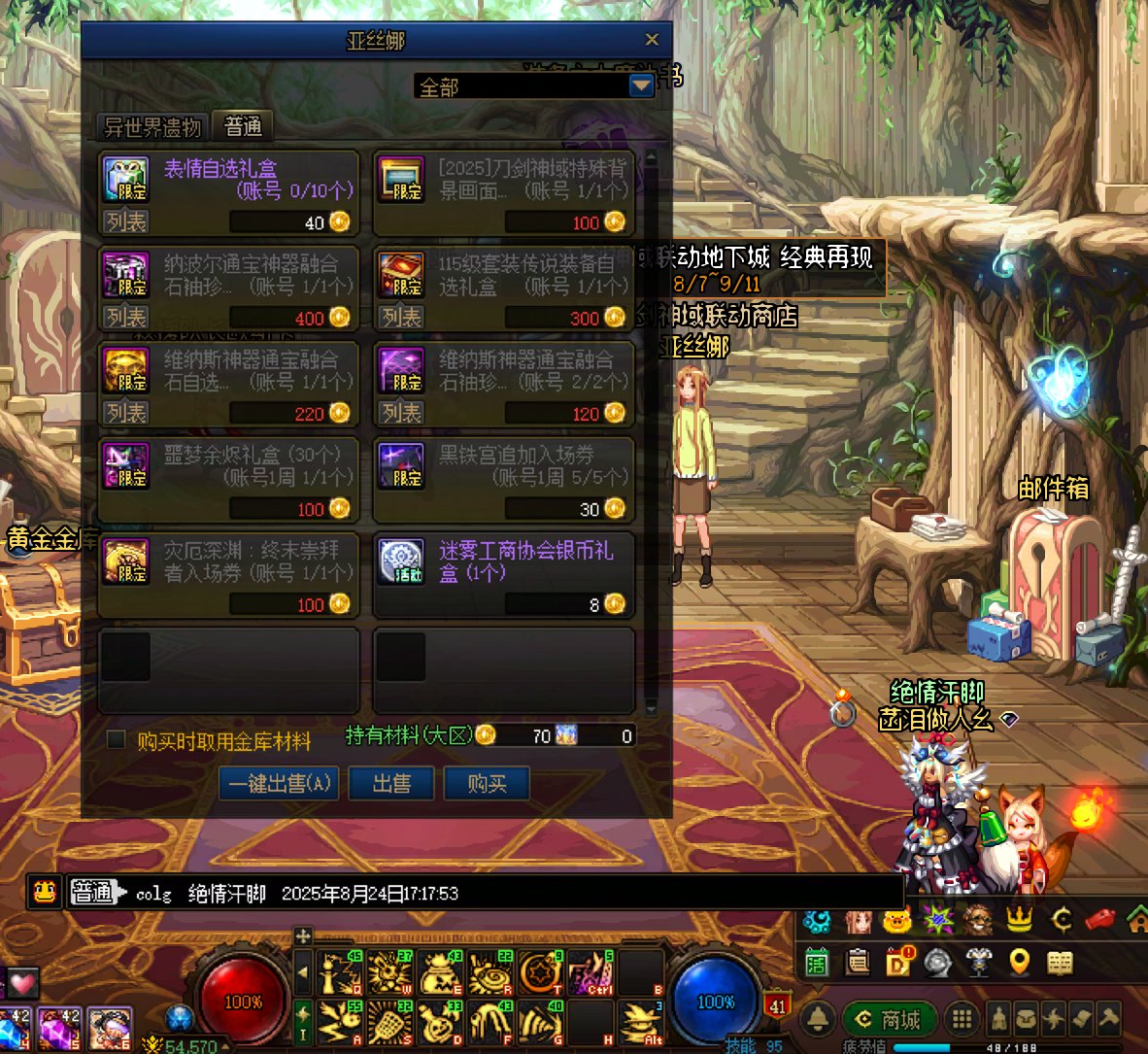This screenshot has width=1148, height=1054.
Task: Open the 商城 cash shop
Action: [889, 1019]
